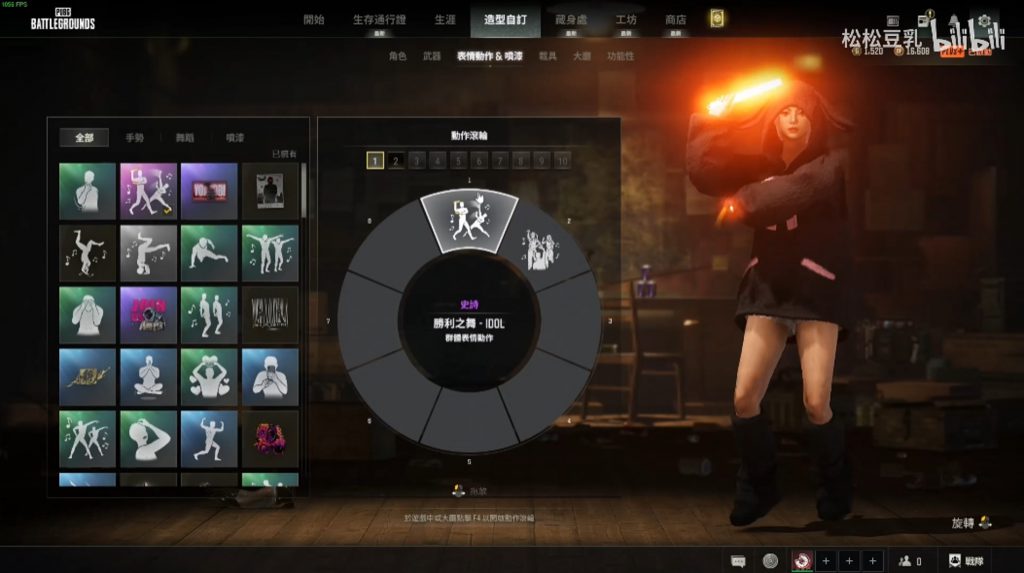Image resolution: width=1024 pixels, height=573 pixels.
Task: Open the 生涯 Career tab
Action: coord(445,19)
